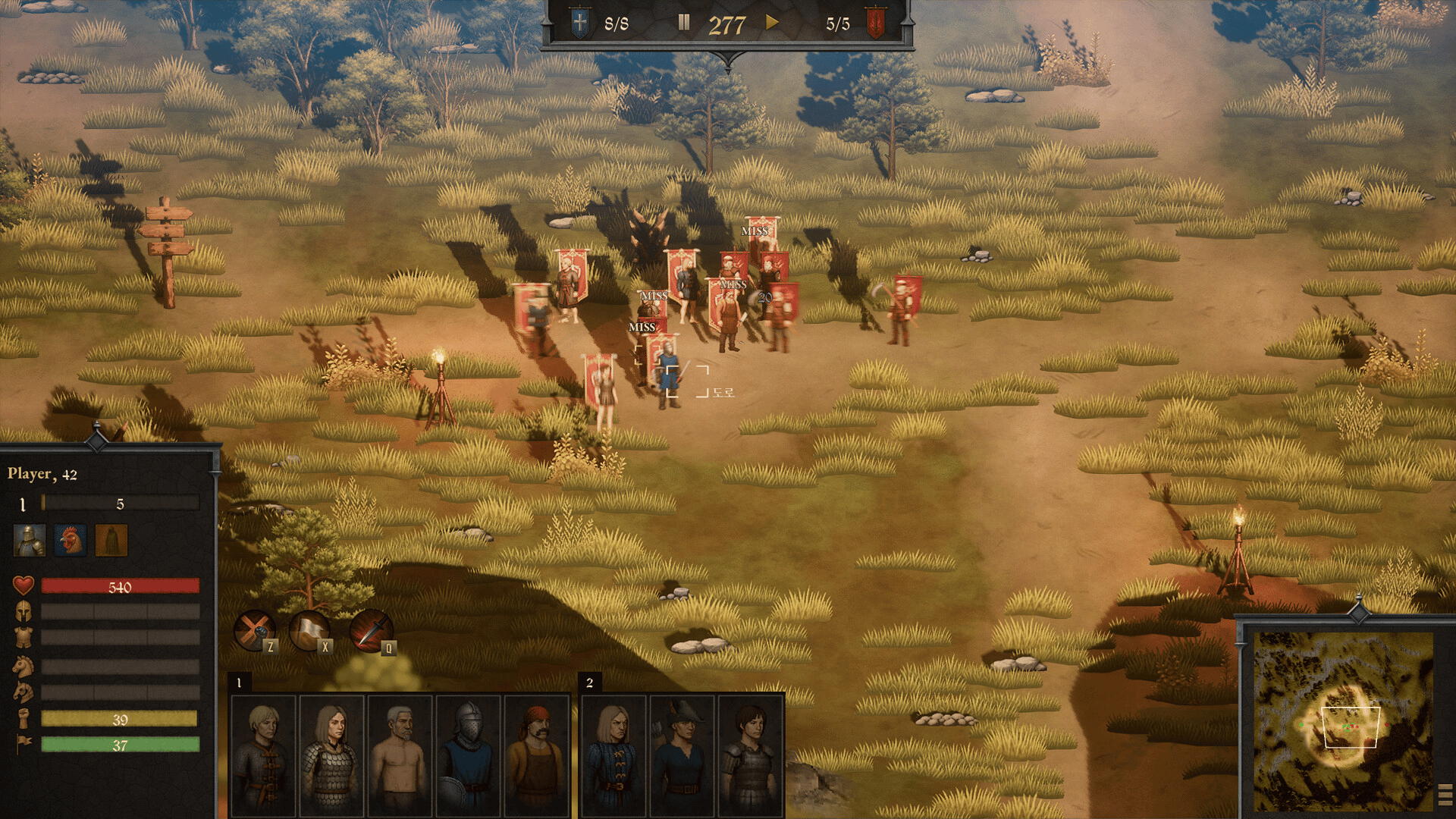
Task: Click the yellow play speed arrow
Action: click(772, 22)
